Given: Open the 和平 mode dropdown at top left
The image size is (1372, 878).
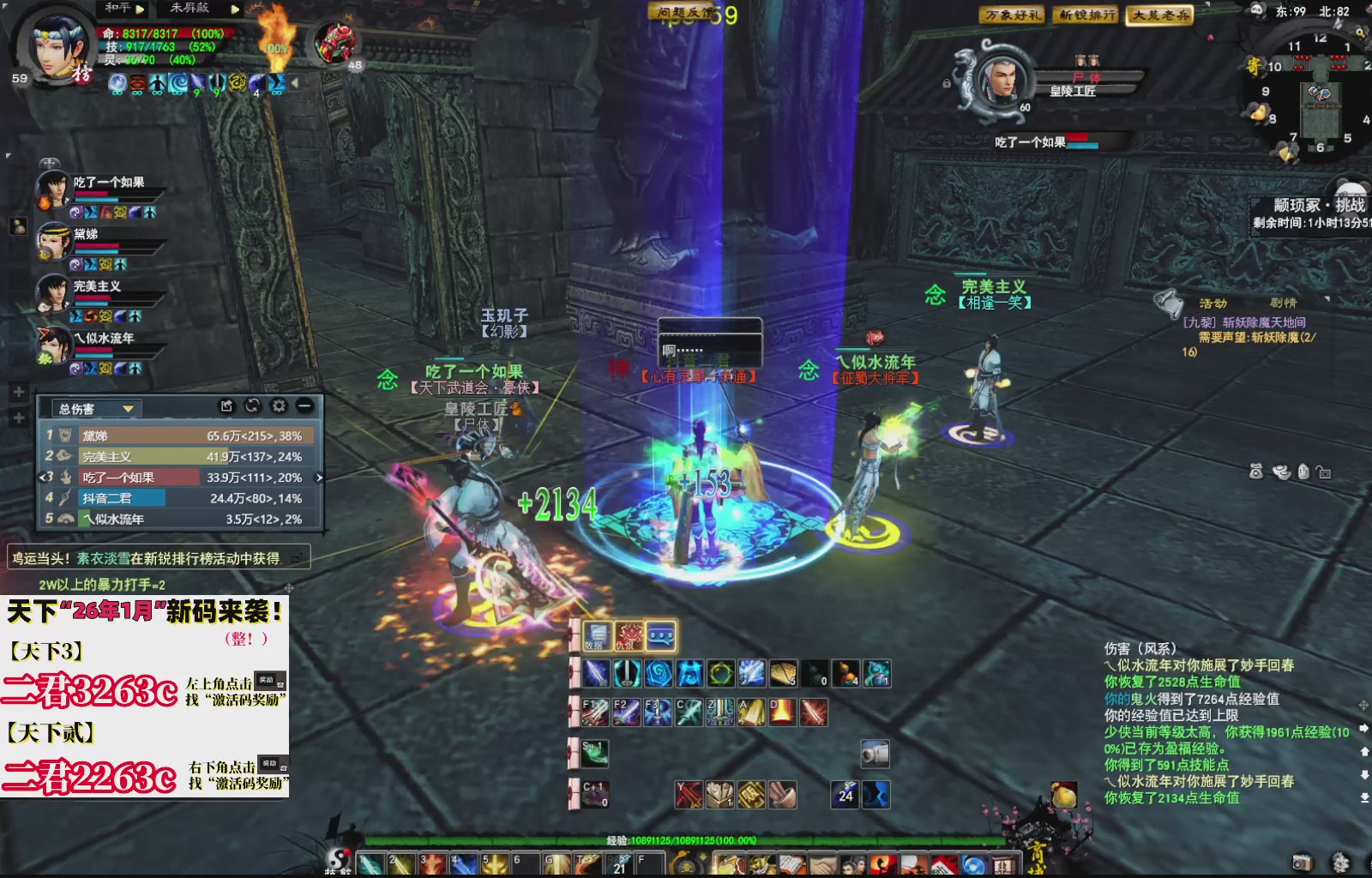Looking at the screenshot, I should [x=124, y=8].
